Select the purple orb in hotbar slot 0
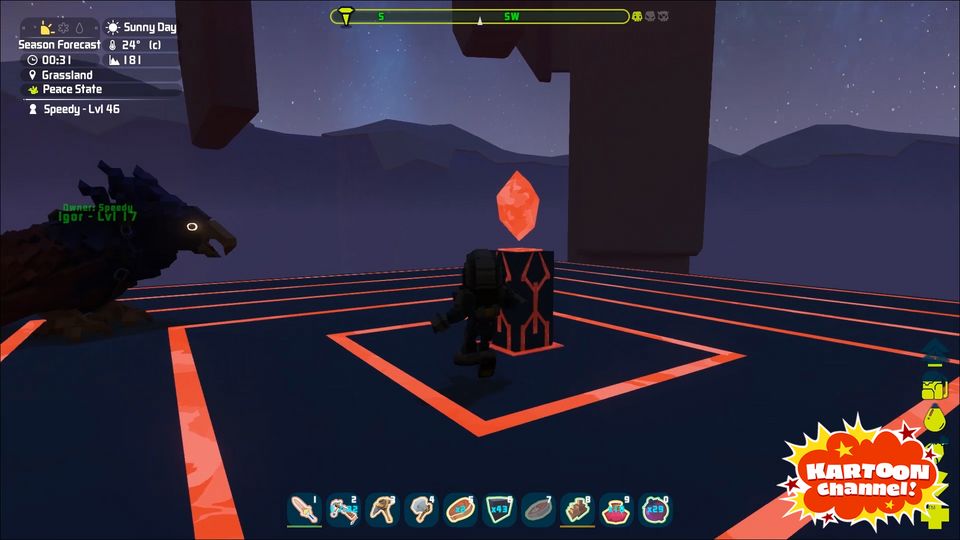 click(655, 509)
